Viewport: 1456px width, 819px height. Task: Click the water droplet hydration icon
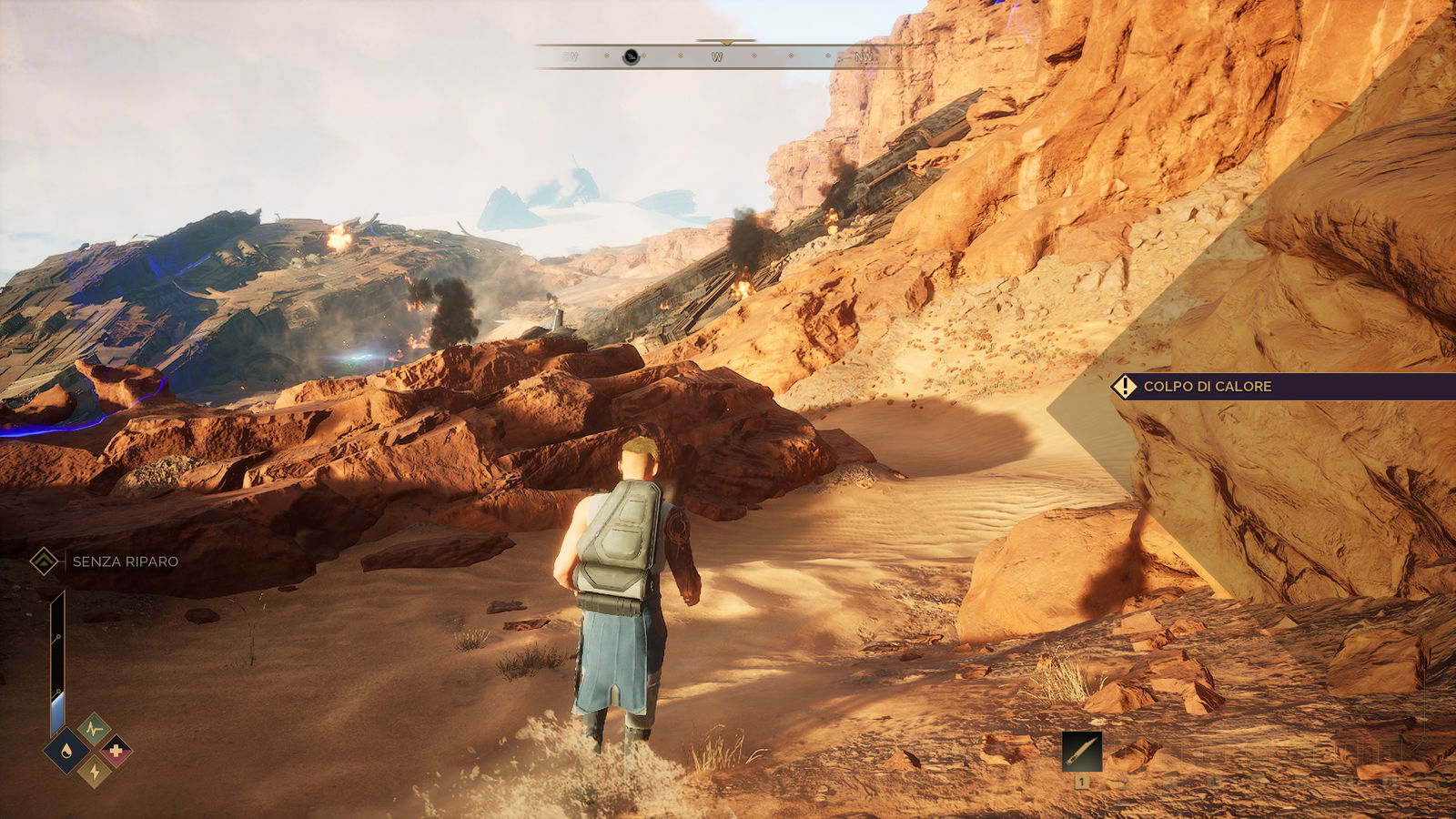coord(67,751)
